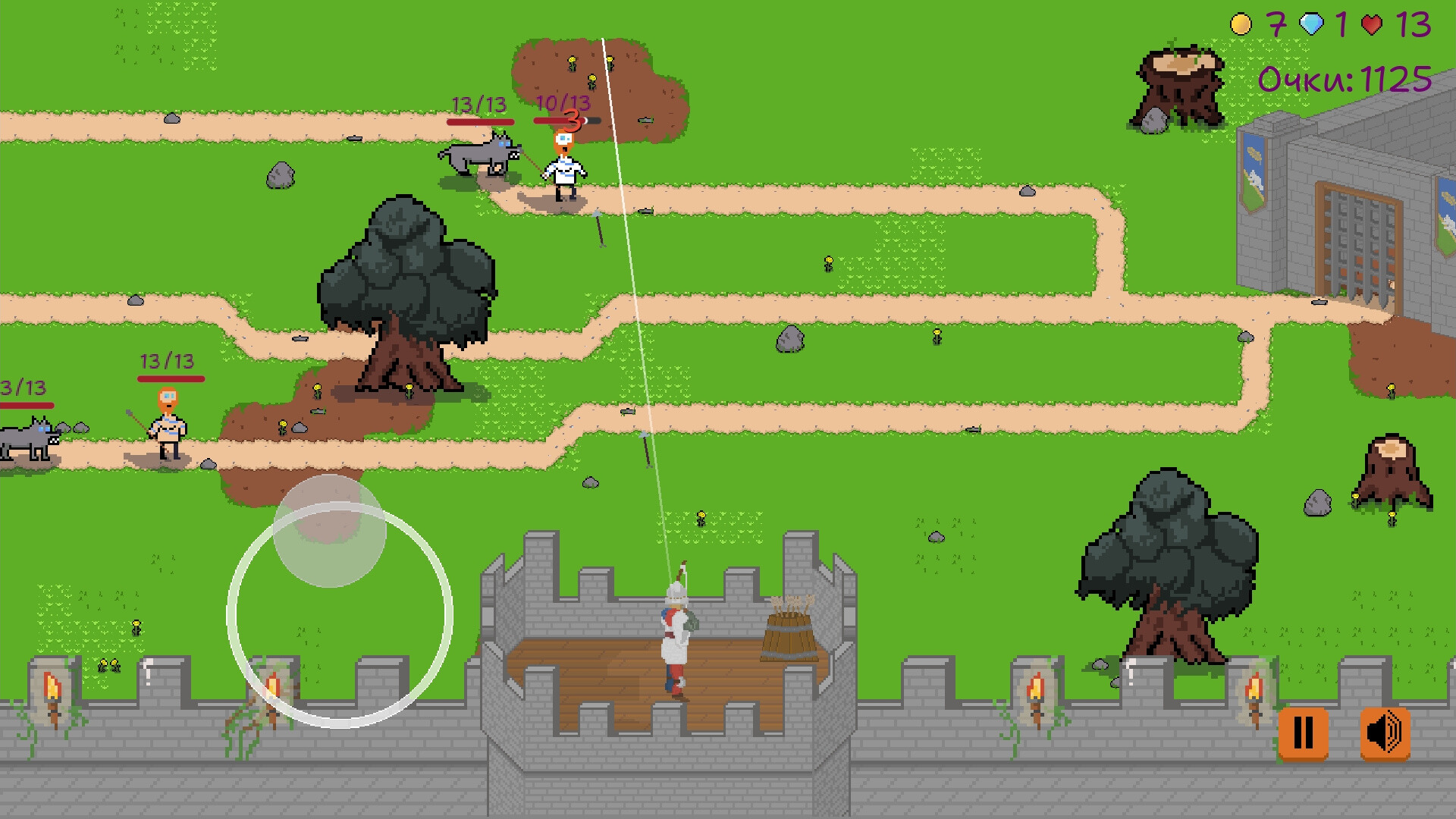
Task: Tap the archer standing on the tower
Action: pyautogui.click(x=675, y=629)
